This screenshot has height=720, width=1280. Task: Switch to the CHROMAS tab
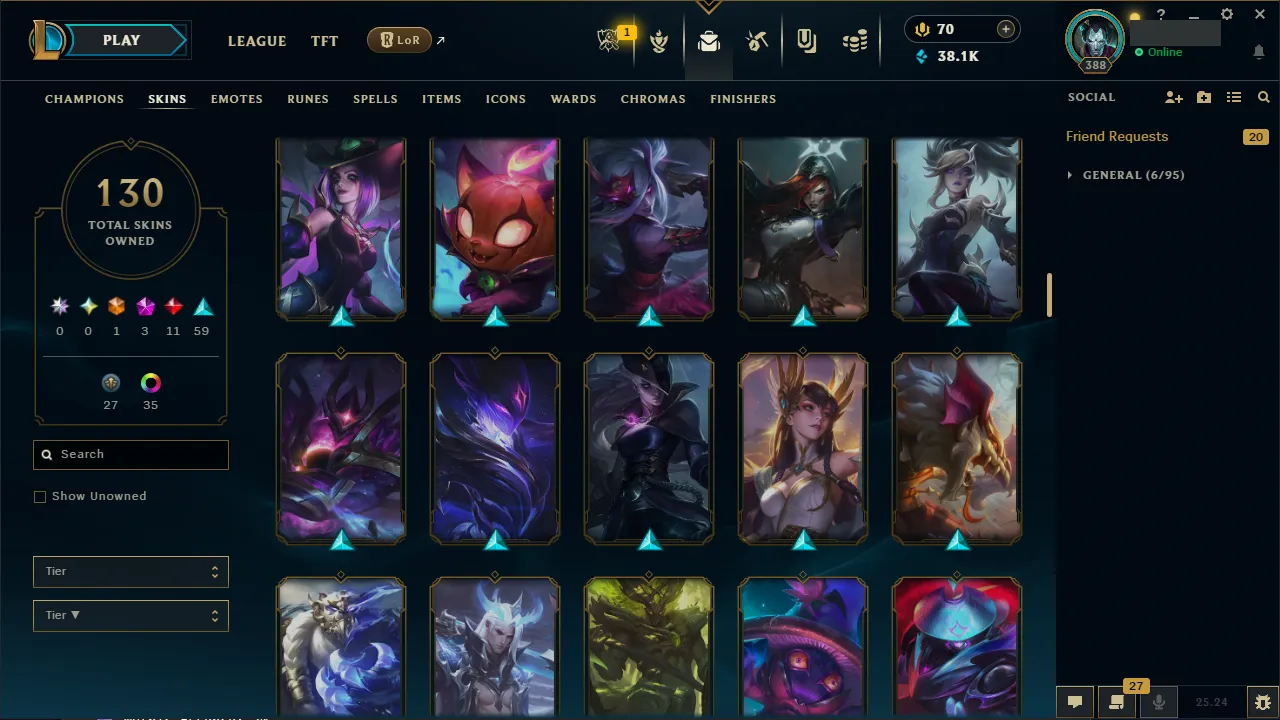(x=653, y=99)
